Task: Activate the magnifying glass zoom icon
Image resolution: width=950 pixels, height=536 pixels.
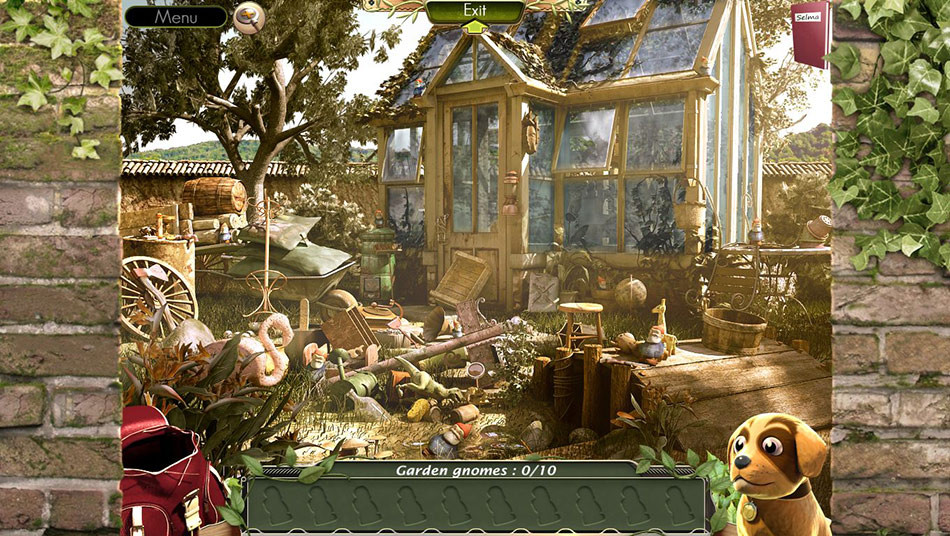Action: click(248, 16)
